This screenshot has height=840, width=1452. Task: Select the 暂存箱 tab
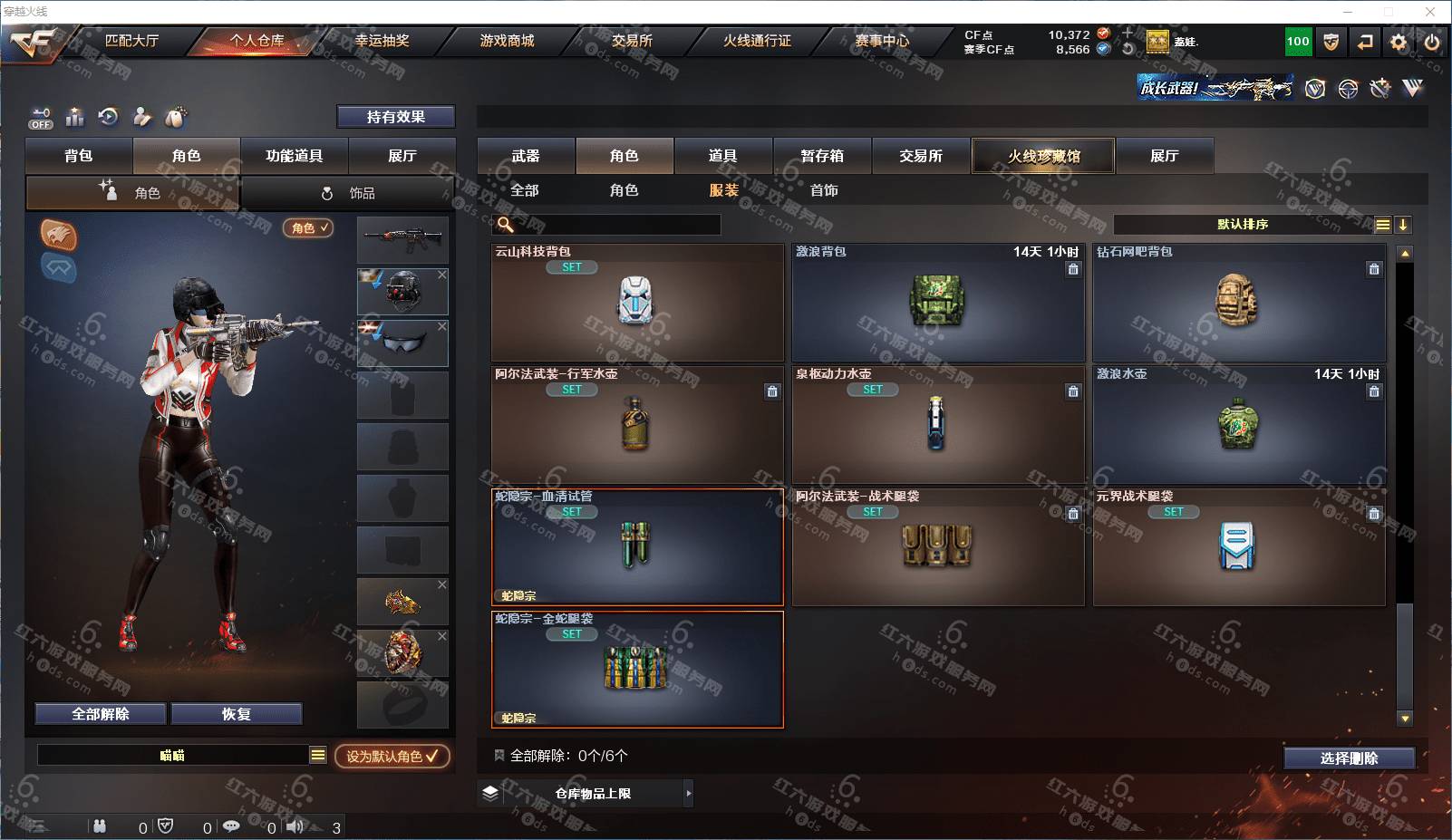tap(822, 156)
